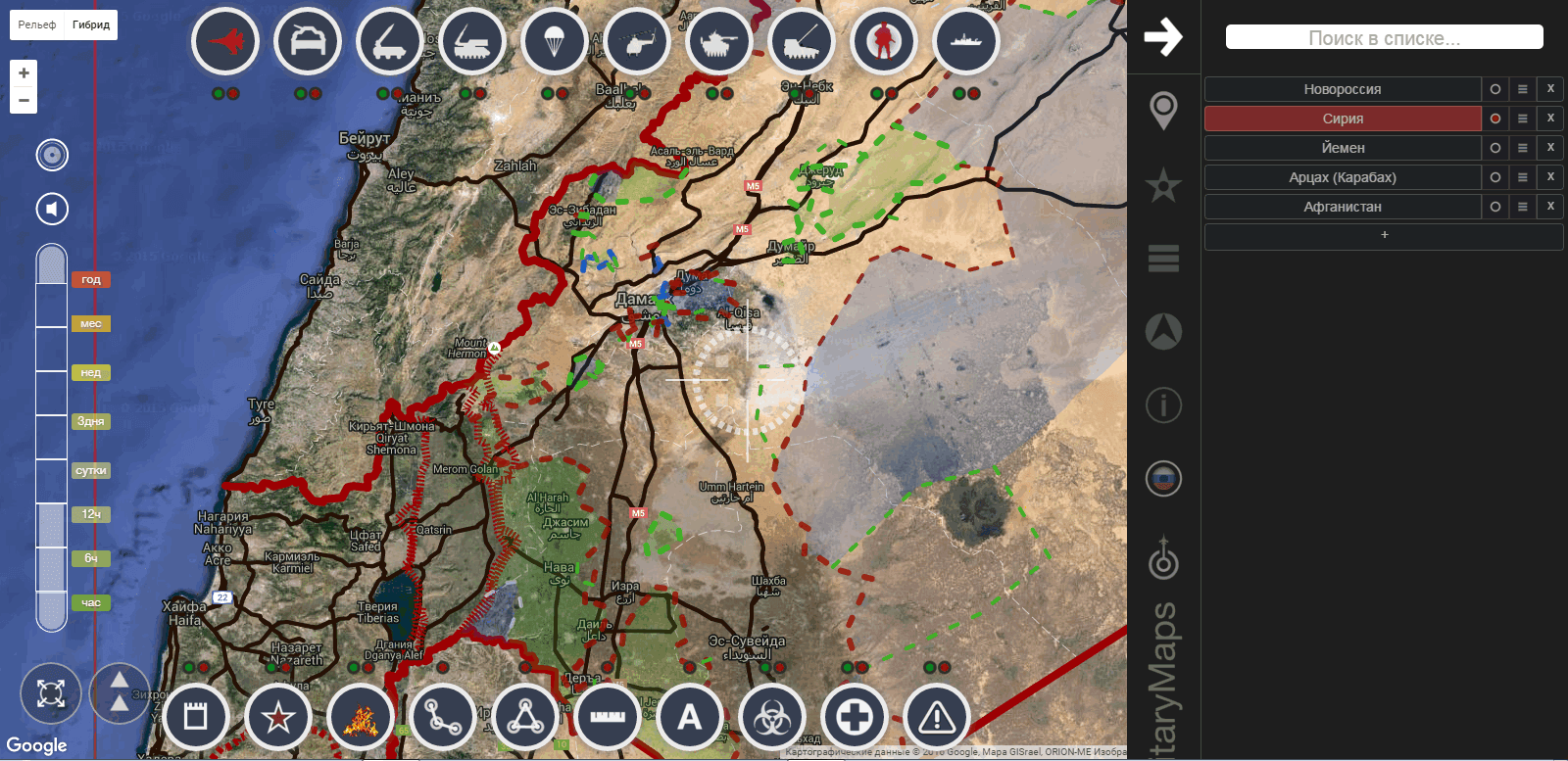
Task: Toggle the sound speaker button
Action: pyautogui.click(x=52, y=209)
